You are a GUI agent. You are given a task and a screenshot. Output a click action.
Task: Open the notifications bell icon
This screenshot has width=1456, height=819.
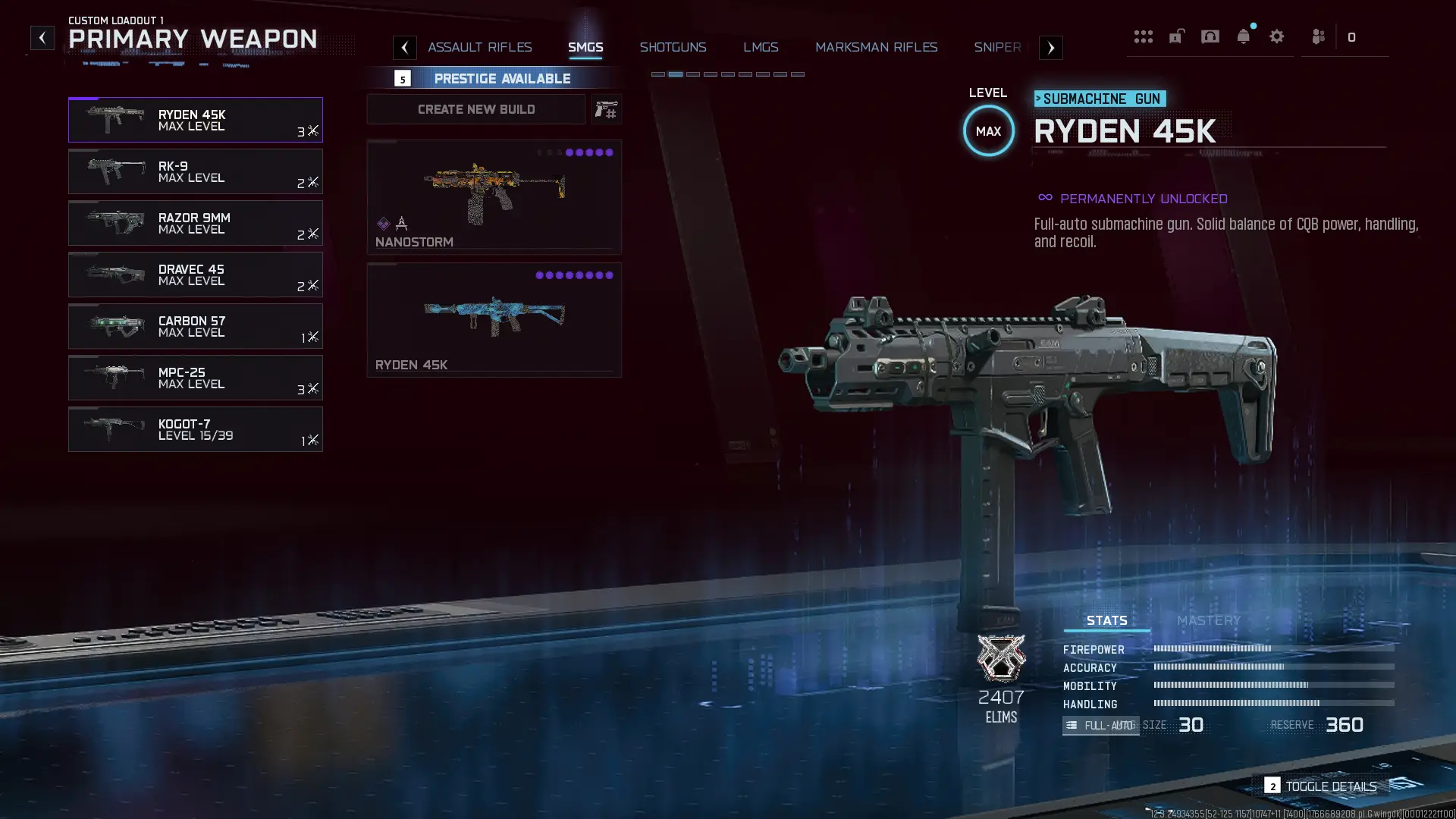(1244, 36)
